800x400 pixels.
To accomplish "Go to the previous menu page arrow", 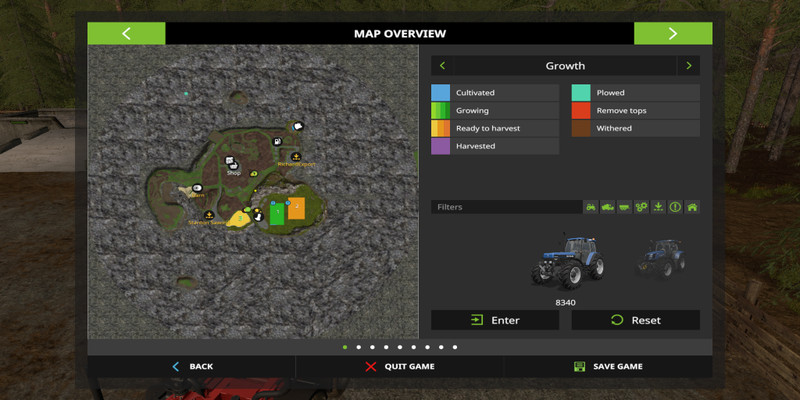I will (126, 33).
